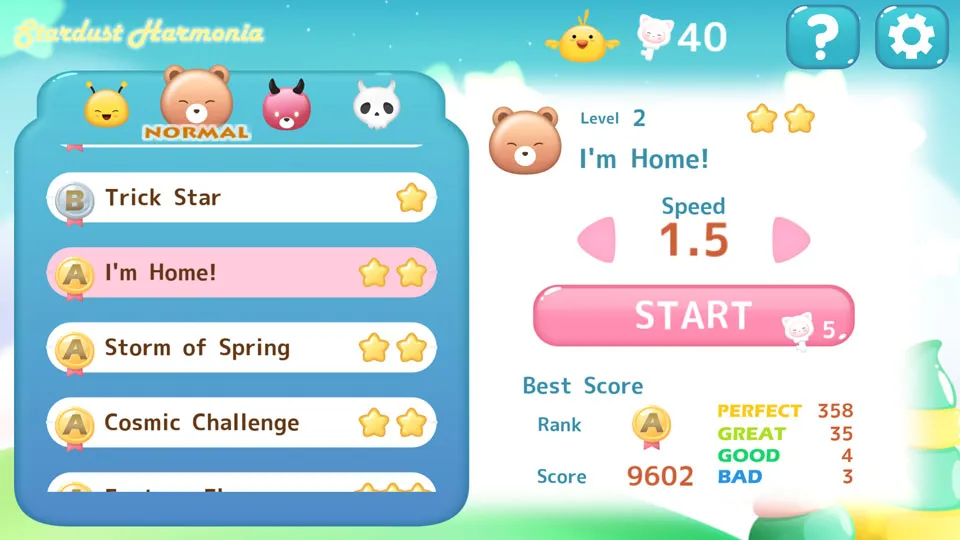Screen dimensions: 960x540
Task: Select the Cosmic Challenge song
Action: click(241, 423)
